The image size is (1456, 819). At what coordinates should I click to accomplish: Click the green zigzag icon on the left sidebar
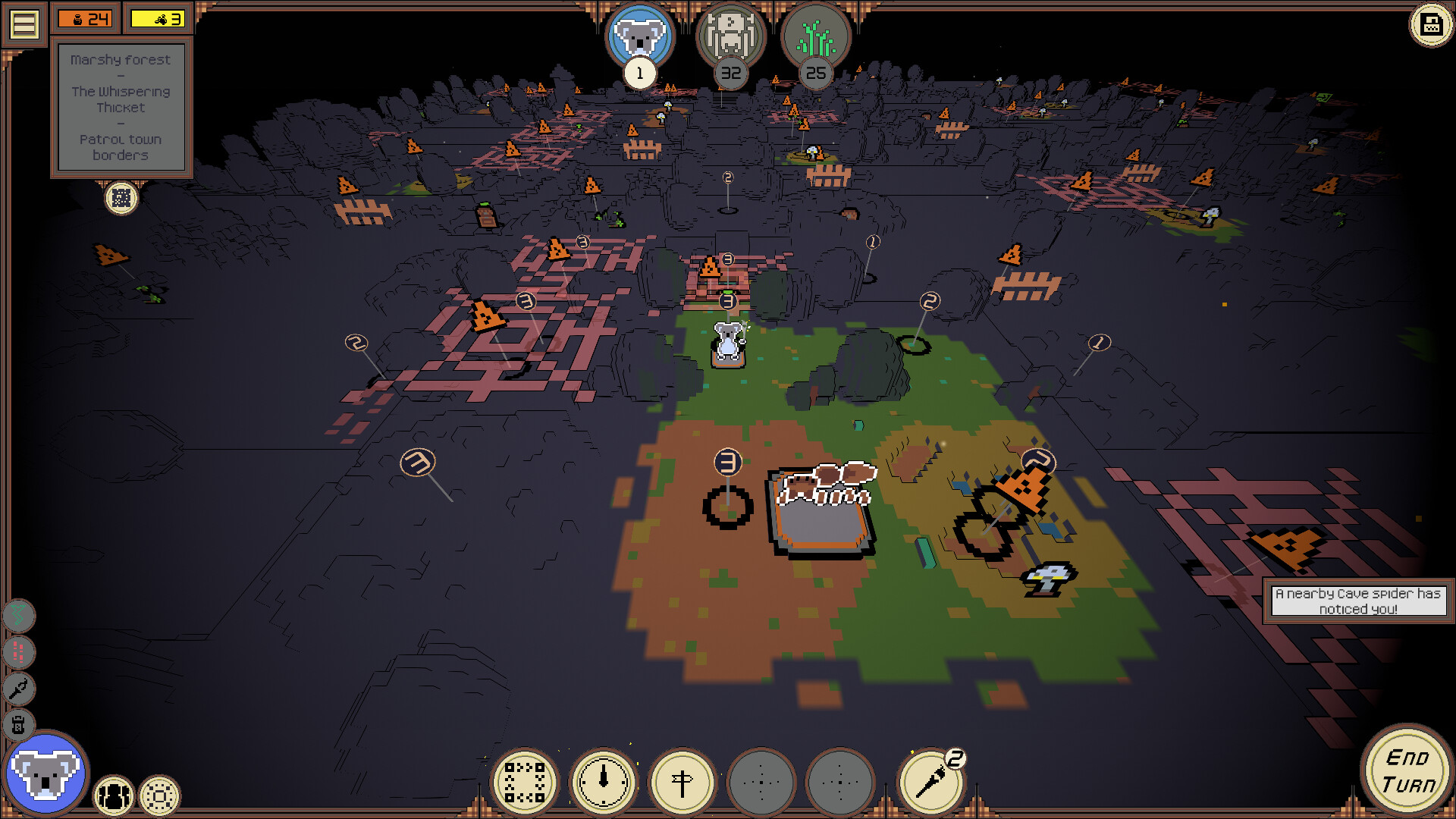point(17,614)
